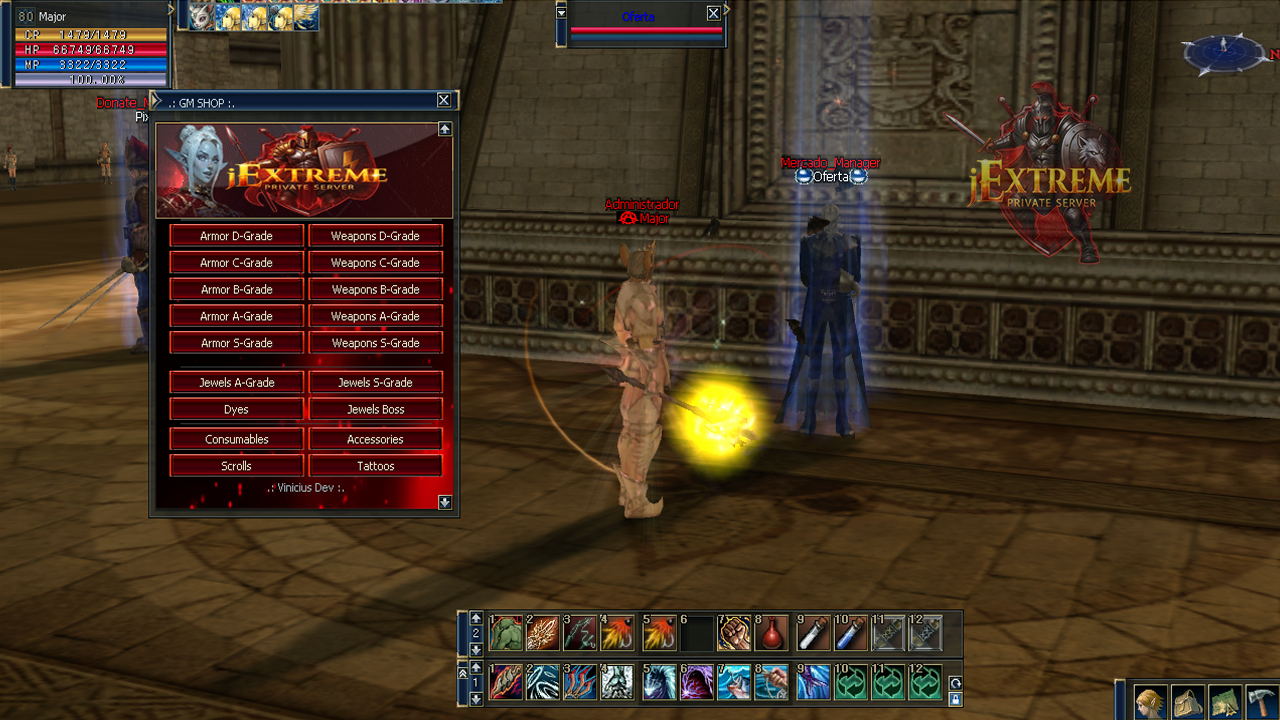Select Weapons C-Grade in the GM Shop

point(375,263)
